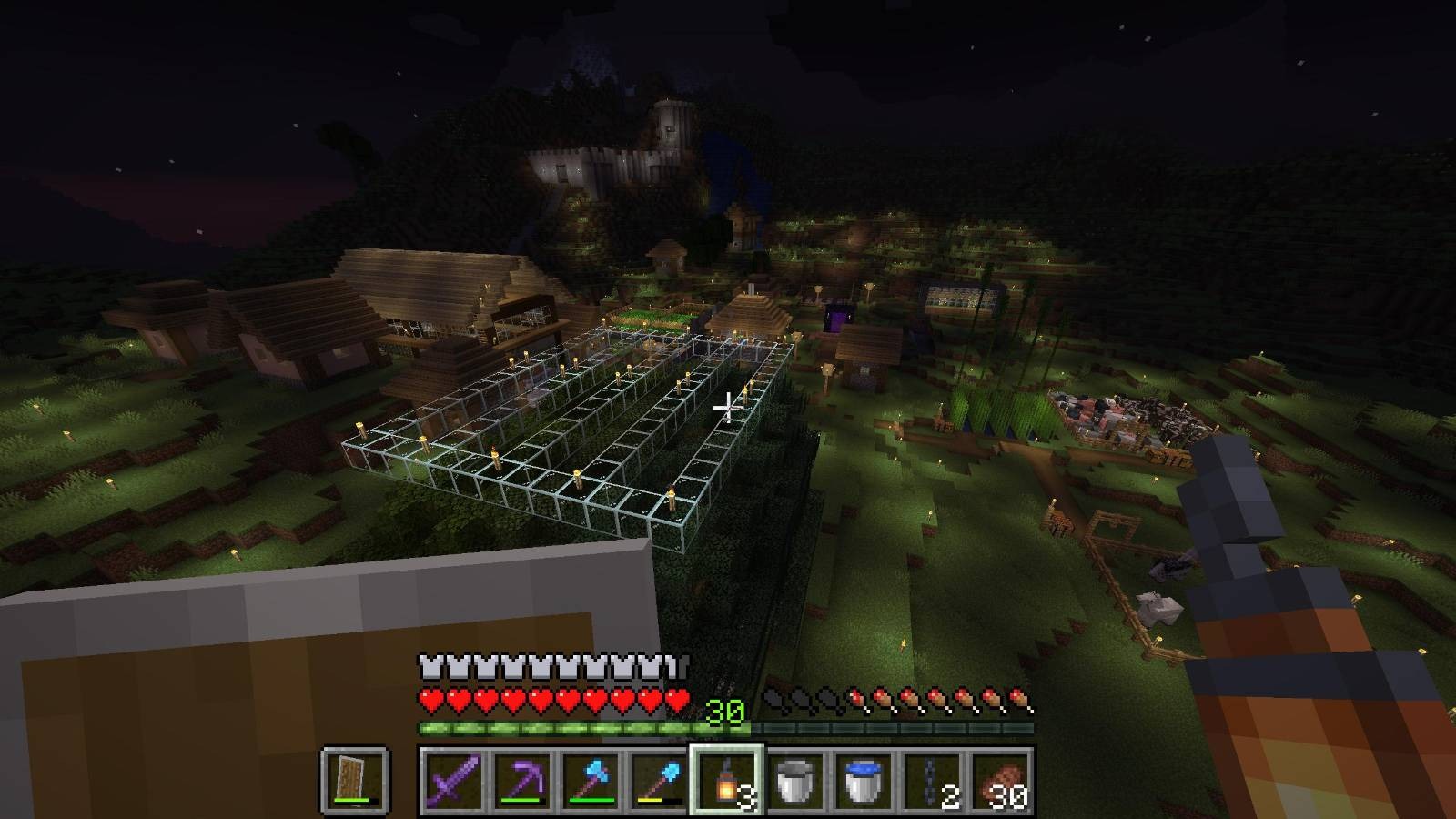Select the chain item slot
The height and width of the screenshot is (819, 1456).
click(931, 780)
